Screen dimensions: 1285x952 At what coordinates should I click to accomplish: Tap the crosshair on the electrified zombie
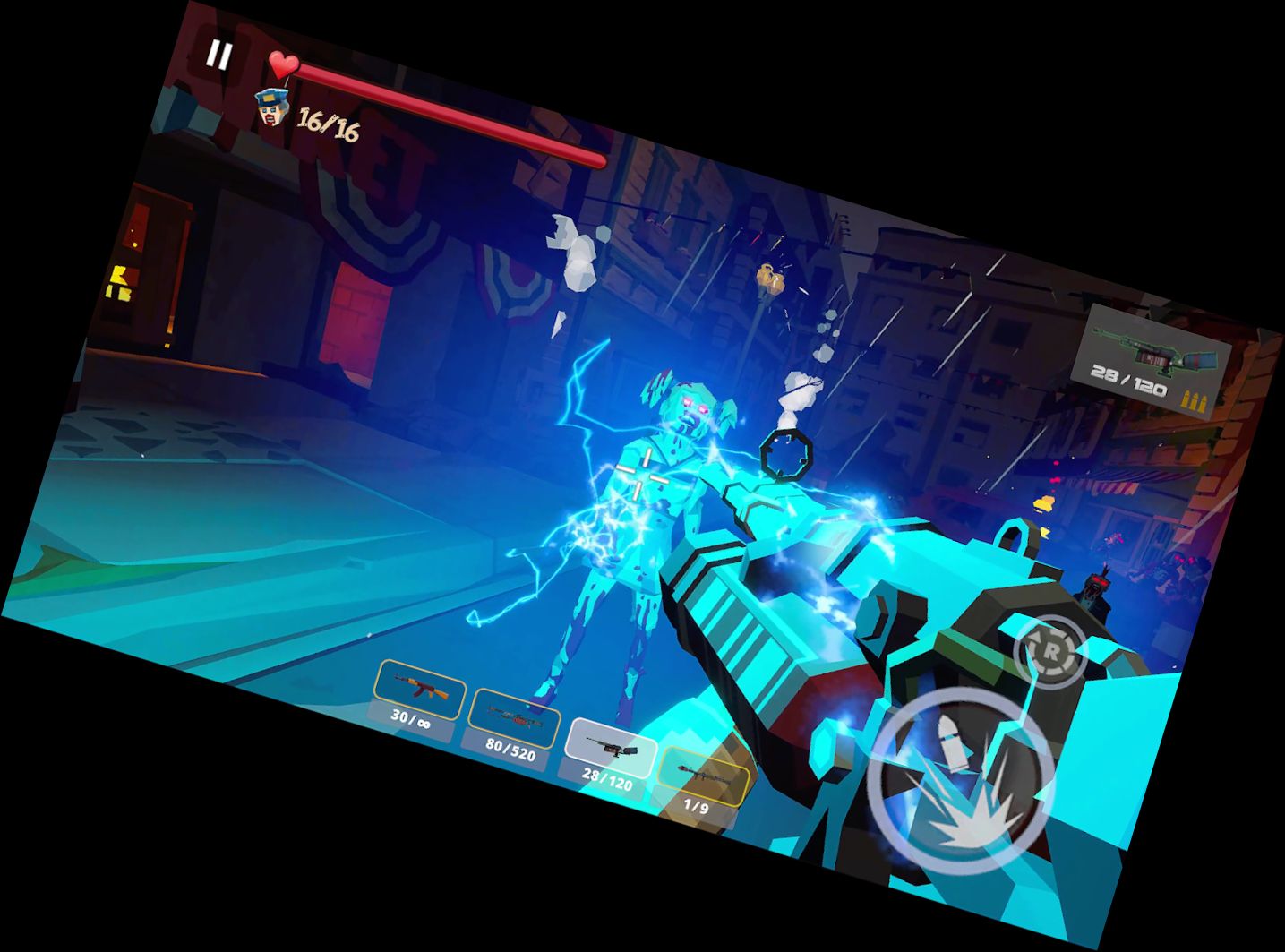pyautogui.click(x=641, y=473)
